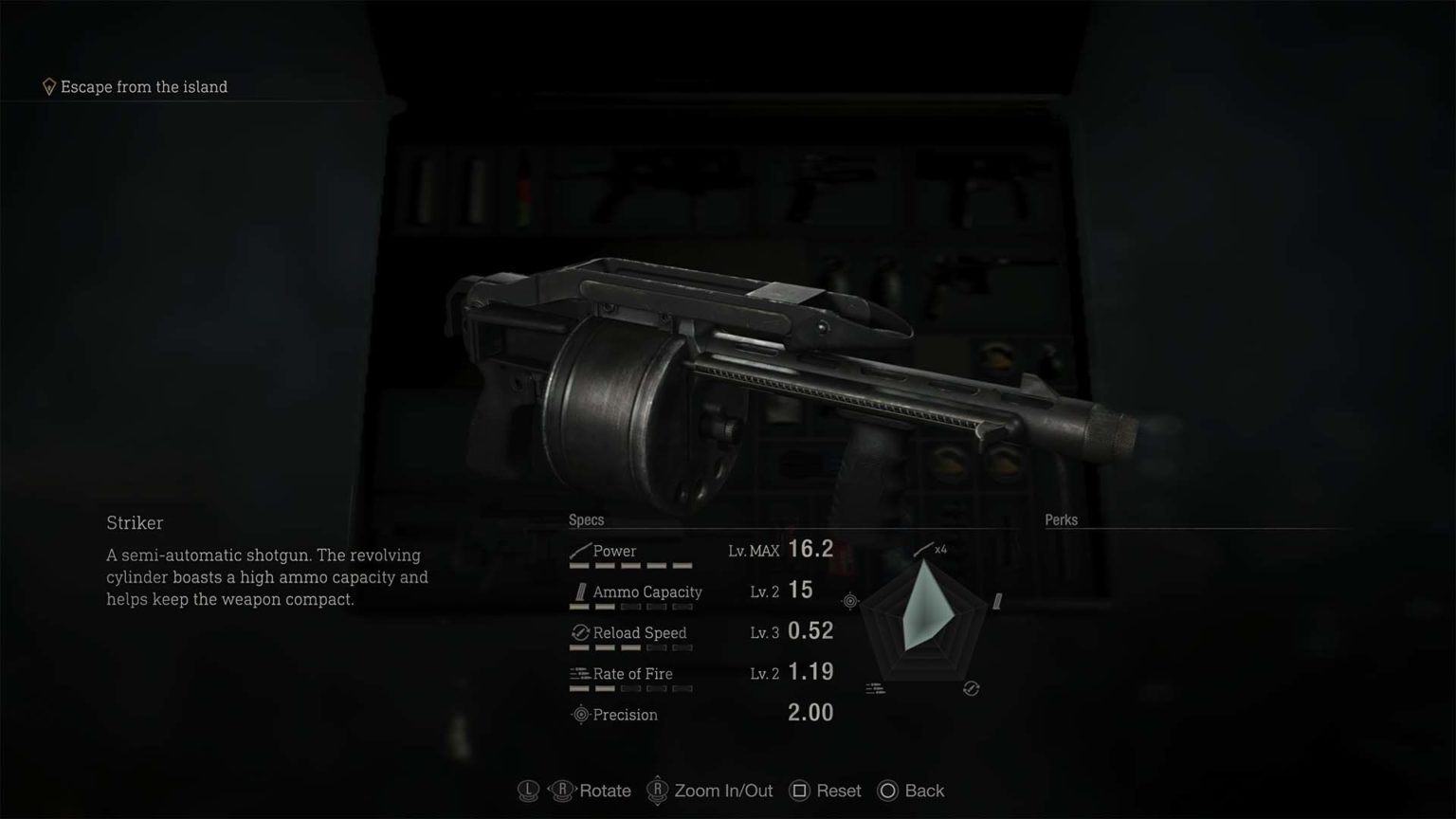Click the reload icon beside the radar chart

click(971, 689)
